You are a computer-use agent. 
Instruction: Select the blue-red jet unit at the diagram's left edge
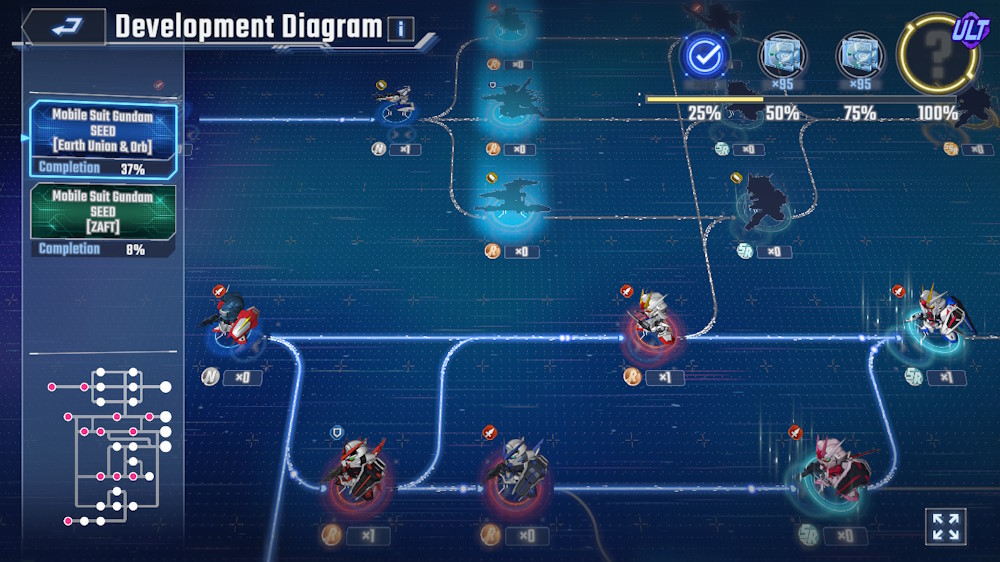tap(237, 319)
